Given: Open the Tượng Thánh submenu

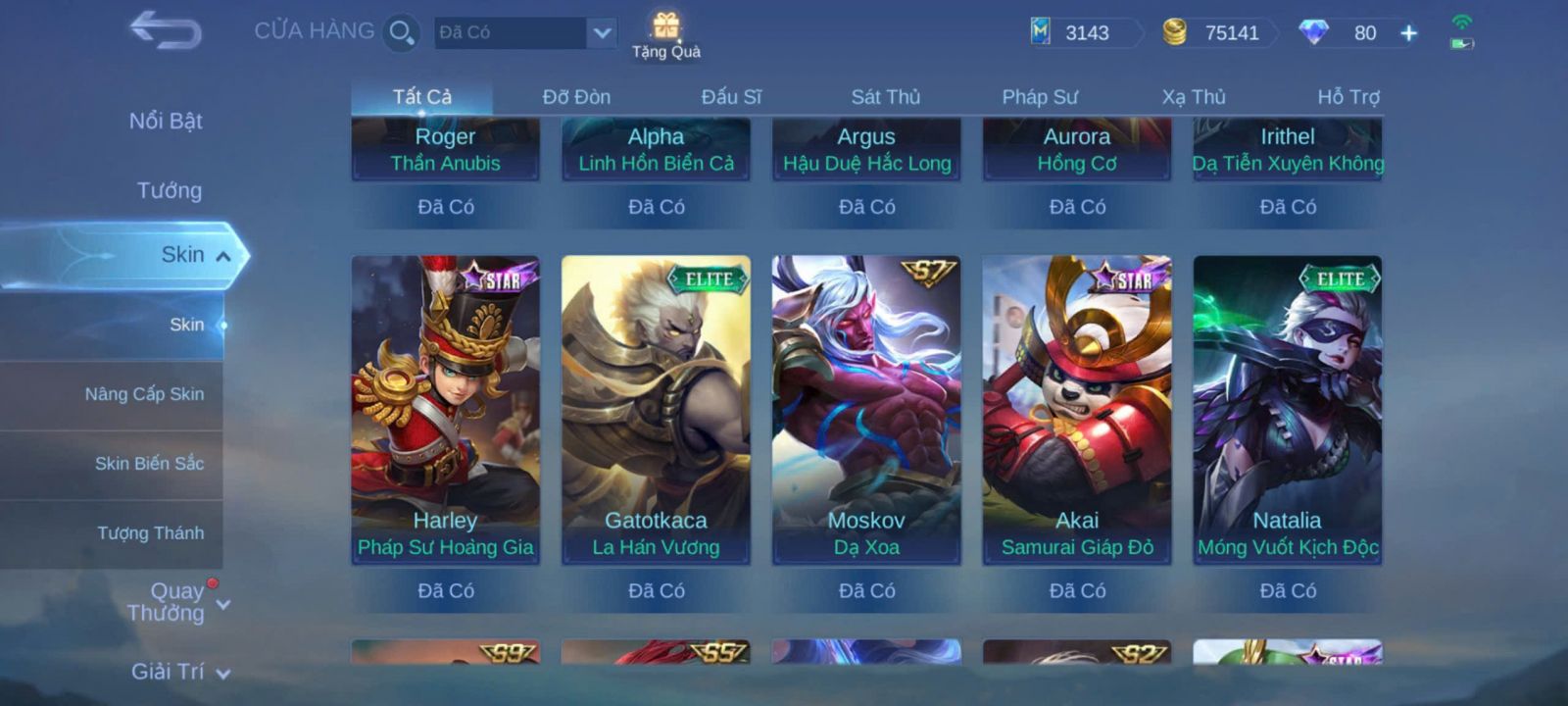Looking at the screenshot, I should [x=150, y=533].
